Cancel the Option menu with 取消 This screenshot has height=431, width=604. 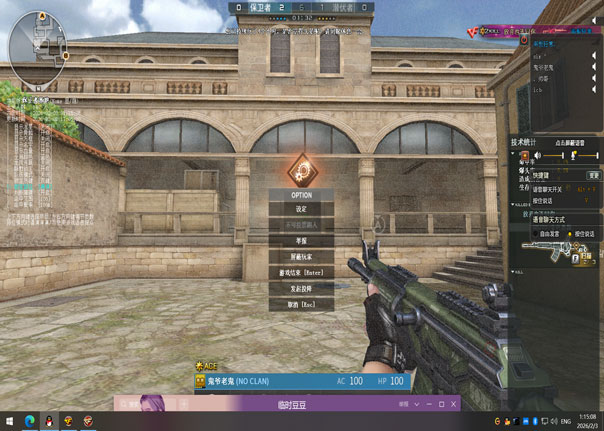[x=301, y=304]
